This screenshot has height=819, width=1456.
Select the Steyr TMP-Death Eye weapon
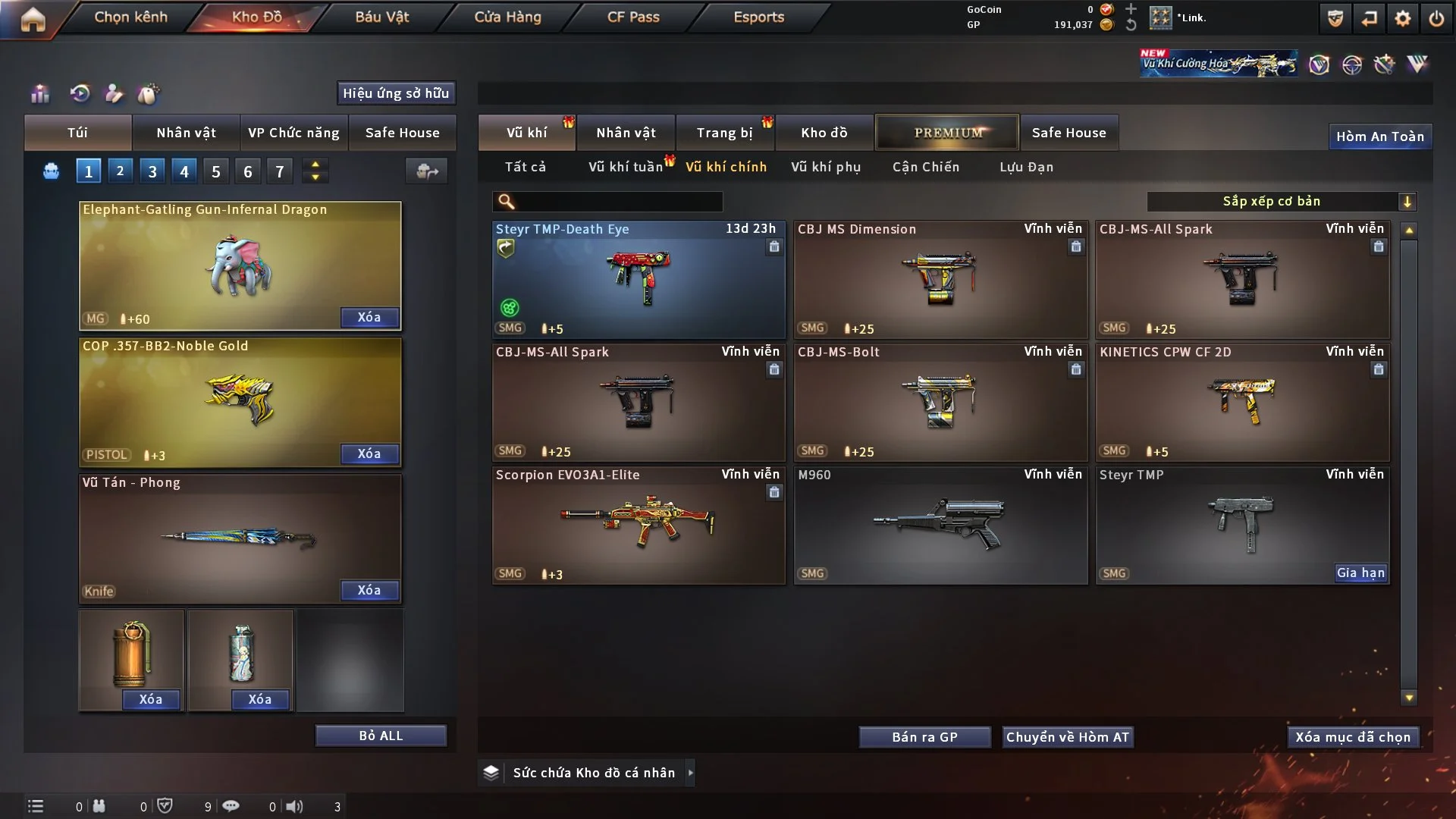638,279
